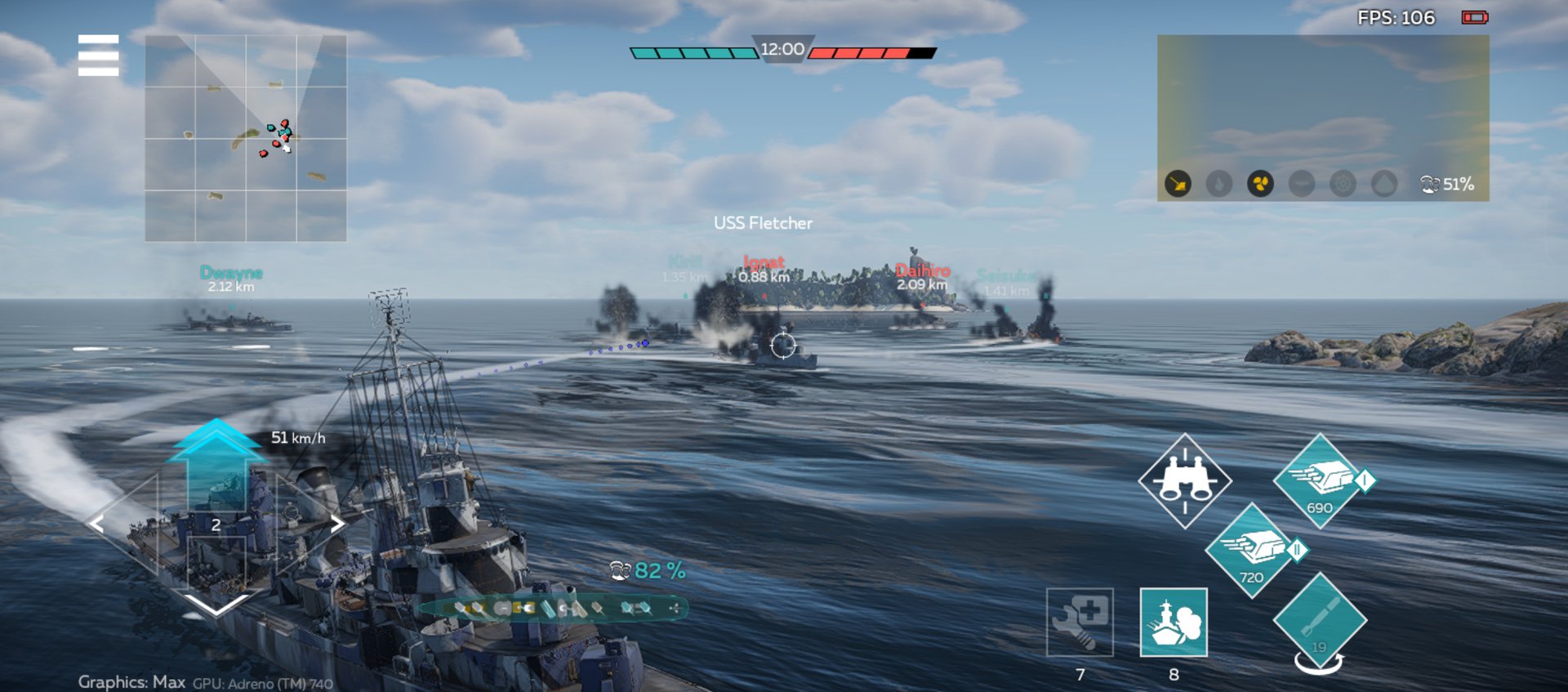This screenshot has width=1568, height=692.
Task: Tap the enemy ship status panel
Action: point(1322,118)
